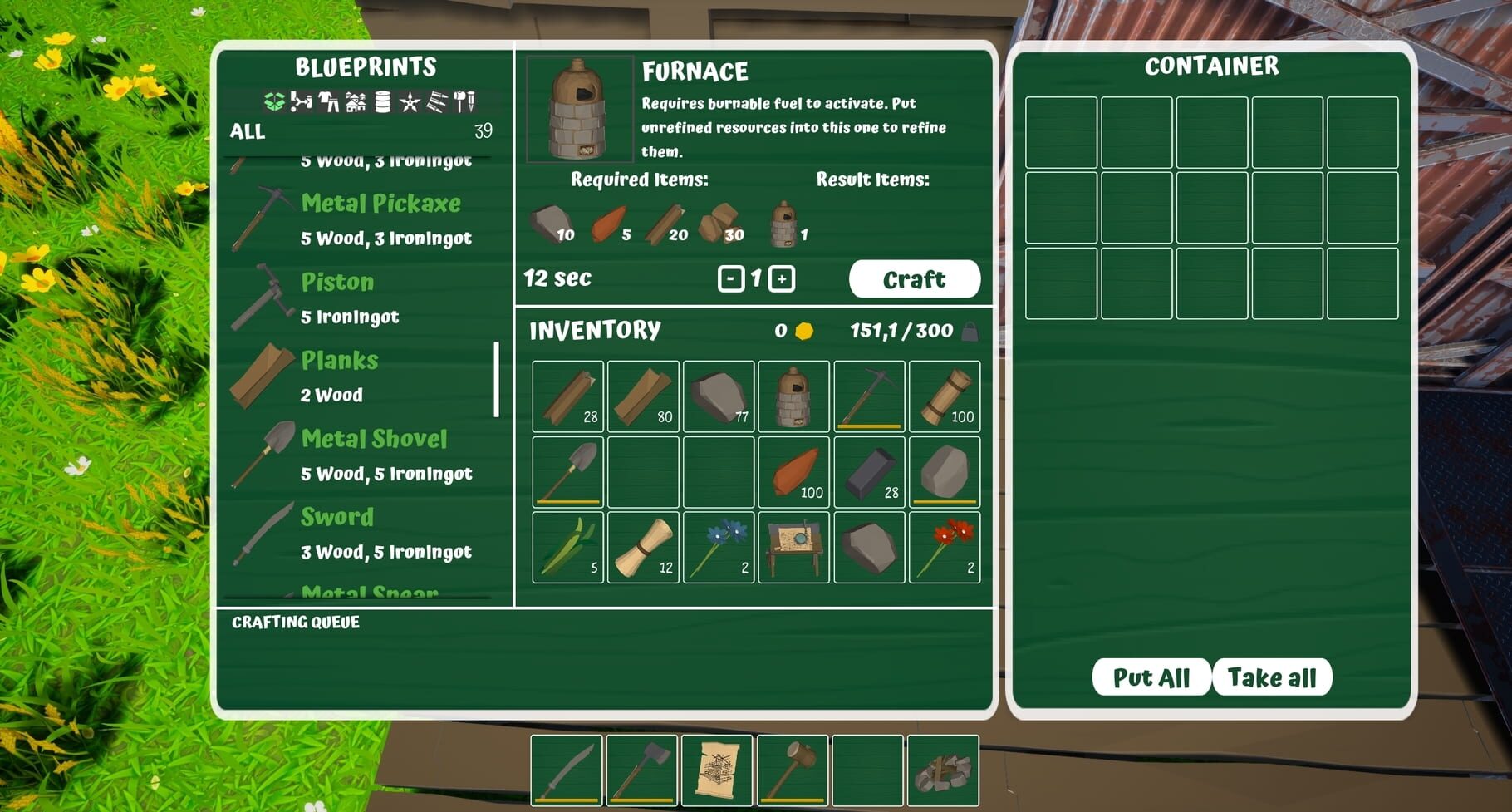Increase craft quantity with plus button
The image size is (1512, 812).
pos(781,279)
